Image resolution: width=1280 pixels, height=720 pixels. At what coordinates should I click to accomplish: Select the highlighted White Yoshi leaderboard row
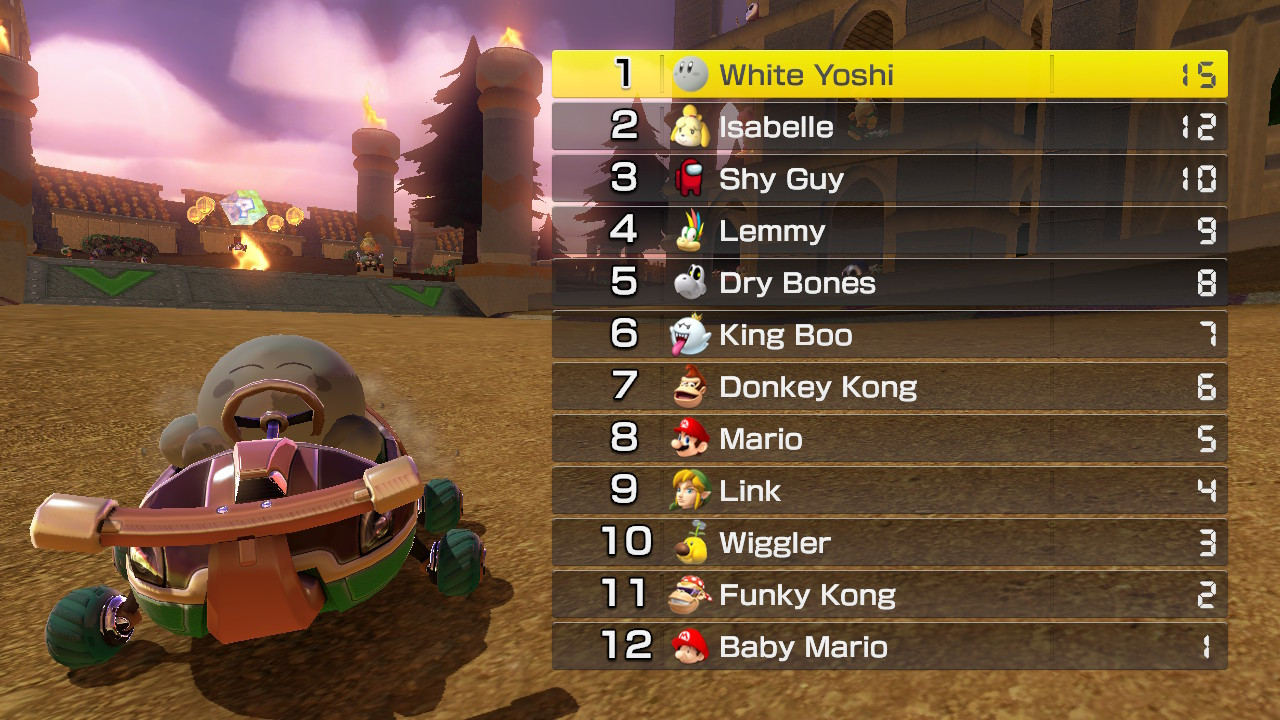[x=888, y=72]
